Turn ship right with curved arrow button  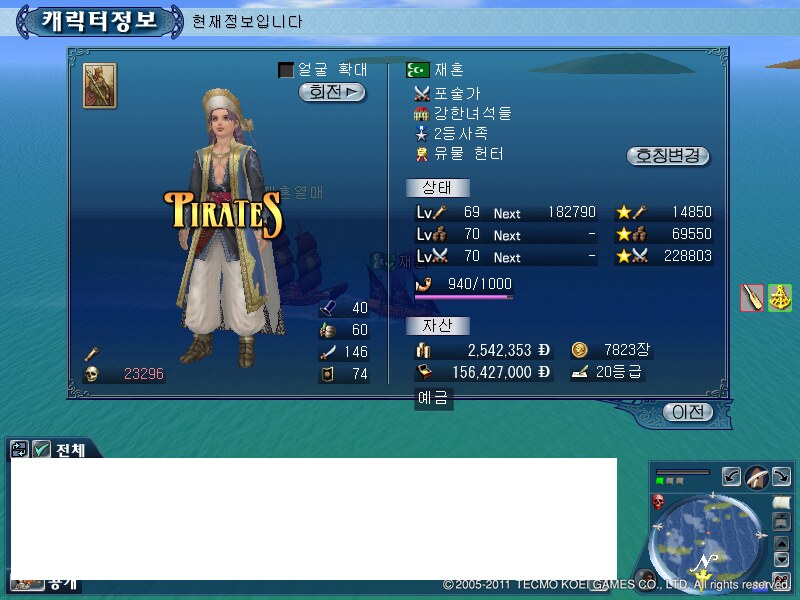click(x=781, y=477)
